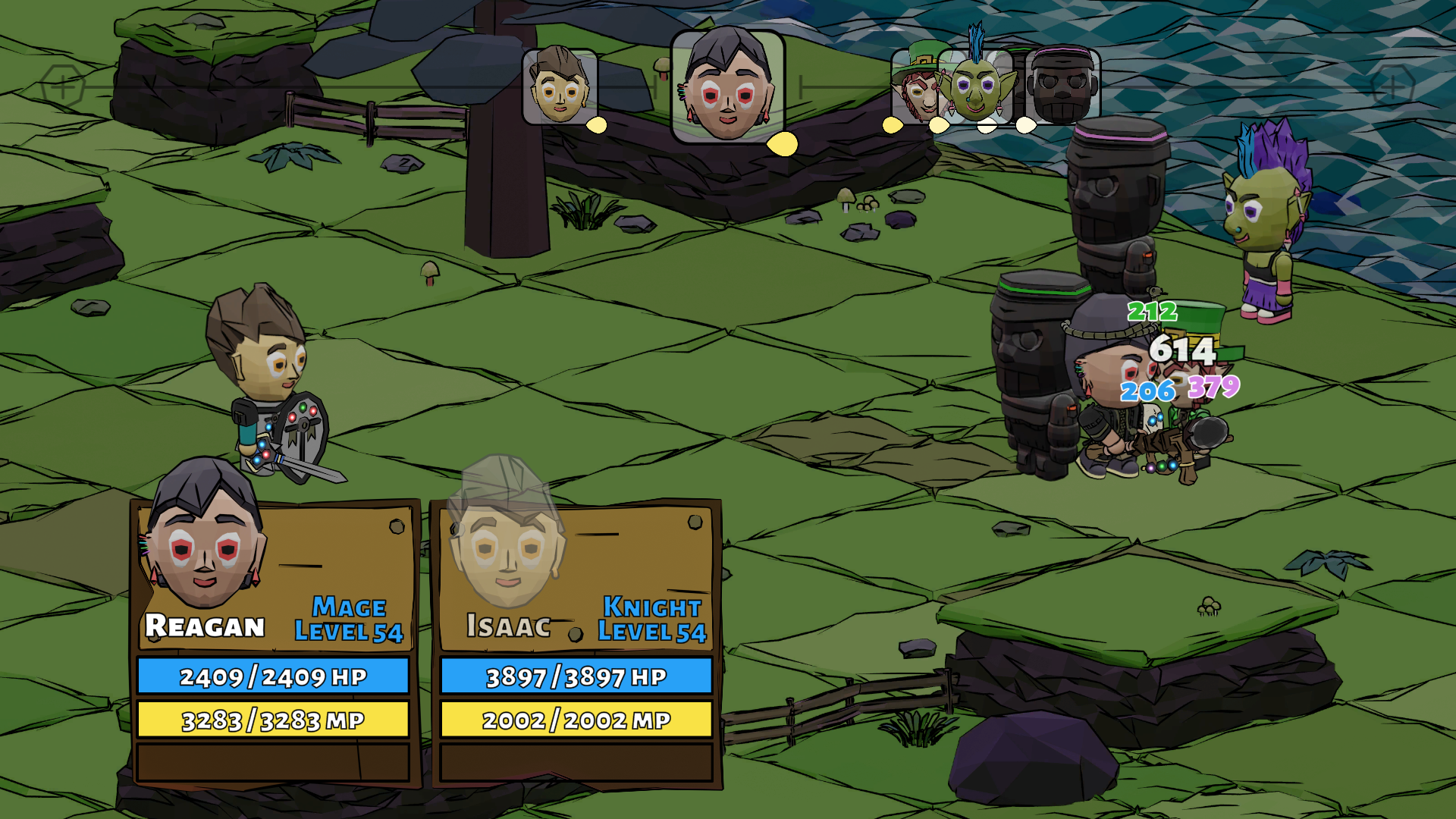
Task: Select the leprechaun portrait in turn timeline
Action: coord(915,87)
